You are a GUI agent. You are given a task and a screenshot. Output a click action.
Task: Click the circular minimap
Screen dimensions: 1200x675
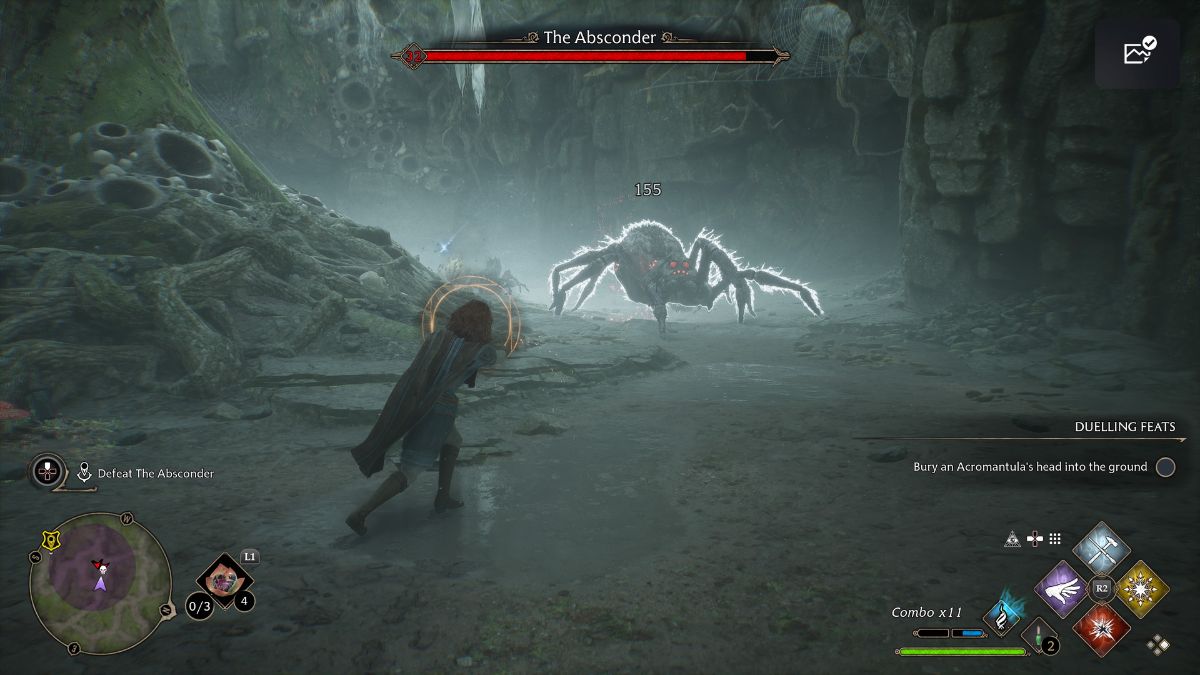pos(100,583)
